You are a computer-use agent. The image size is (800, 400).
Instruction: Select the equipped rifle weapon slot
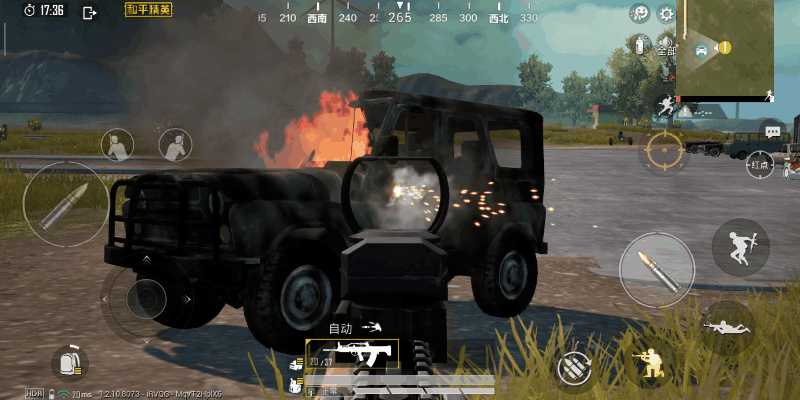352,353
